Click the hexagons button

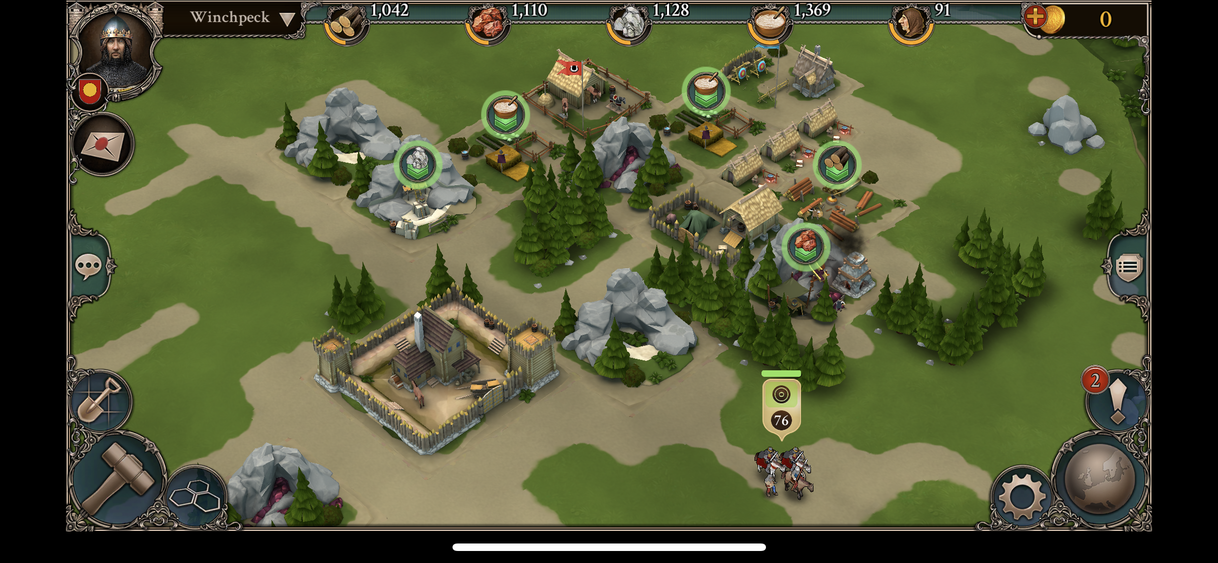point(194,495)
